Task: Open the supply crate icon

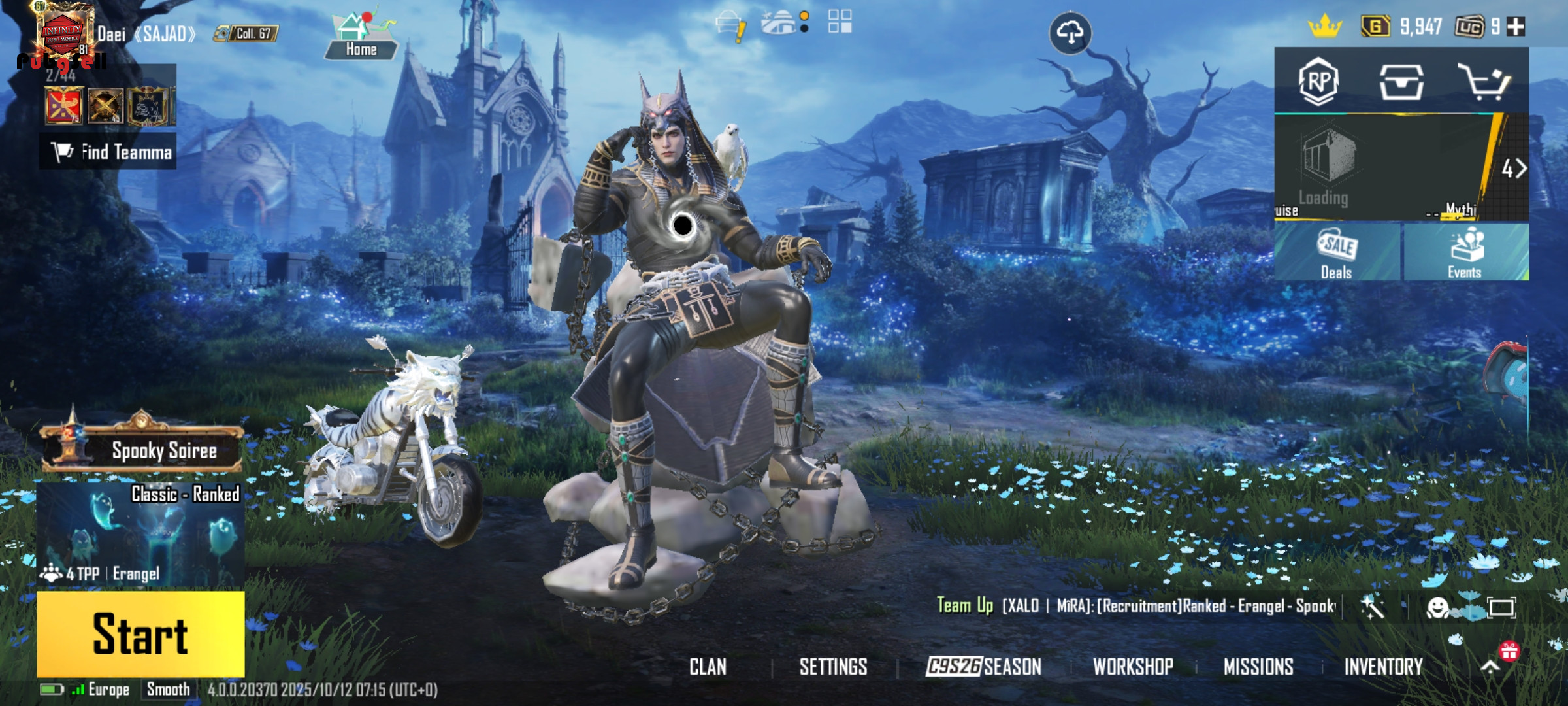Action: tap(1401, 82)
